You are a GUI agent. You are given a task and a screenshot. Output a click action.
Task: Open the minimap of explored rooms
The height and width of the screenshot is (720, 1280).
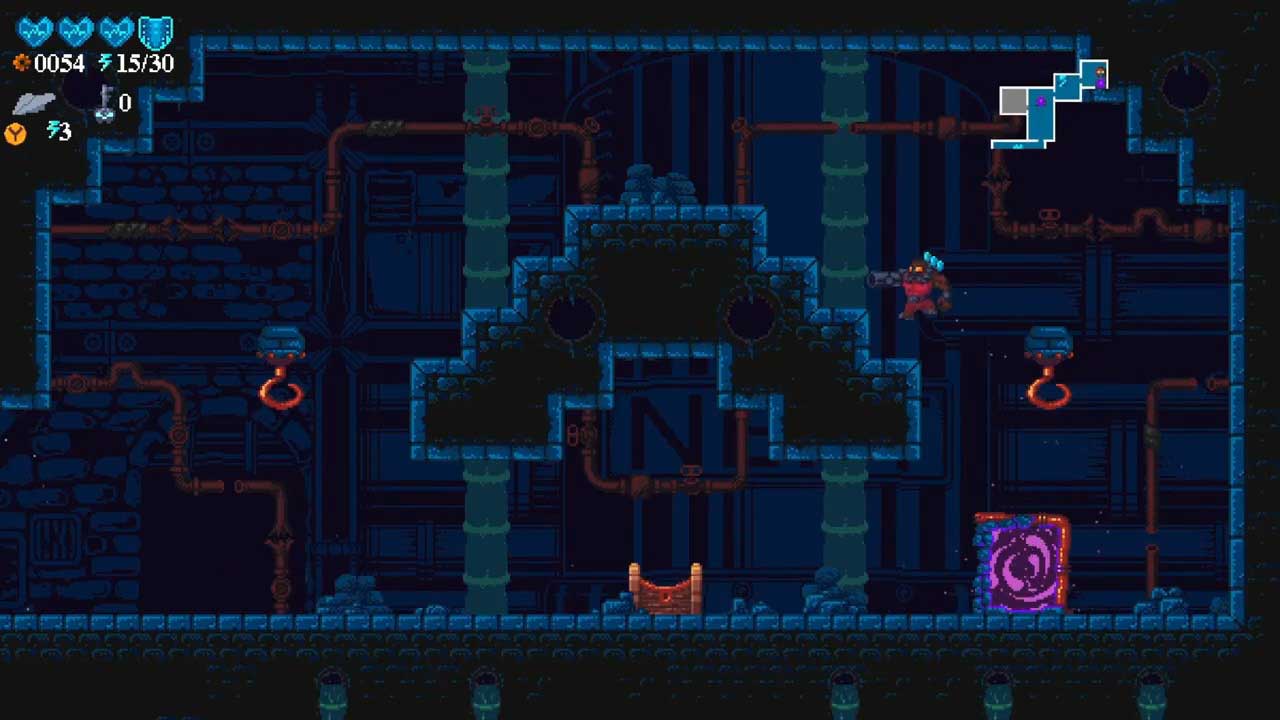[1052, 105]
